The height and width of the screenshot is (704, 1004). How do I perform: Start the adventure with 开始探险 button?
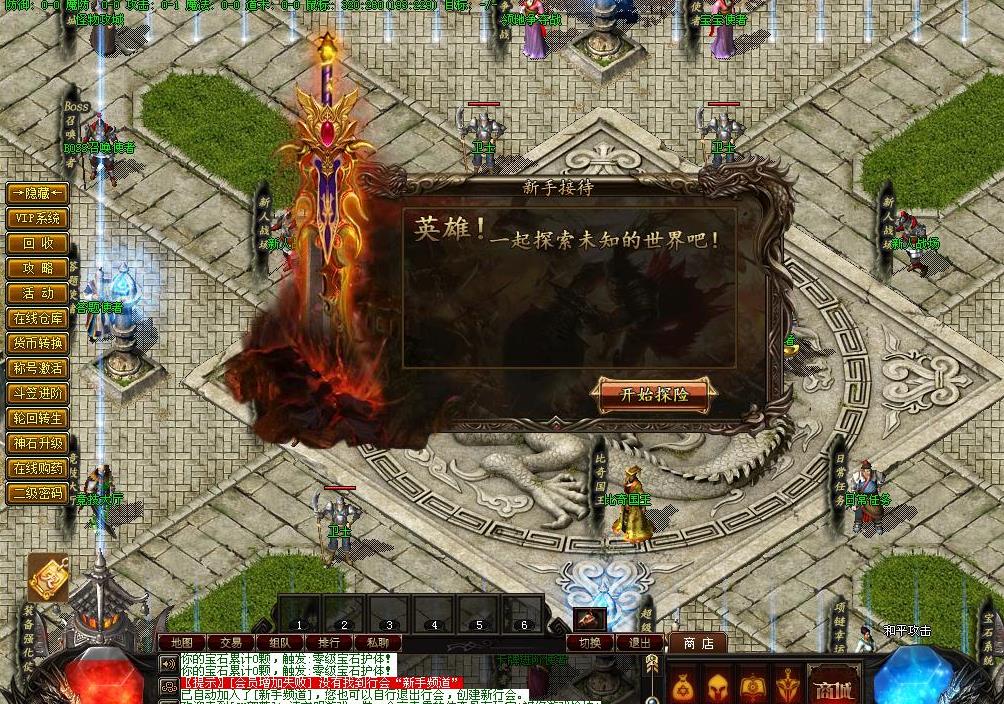tap(654, 394)
